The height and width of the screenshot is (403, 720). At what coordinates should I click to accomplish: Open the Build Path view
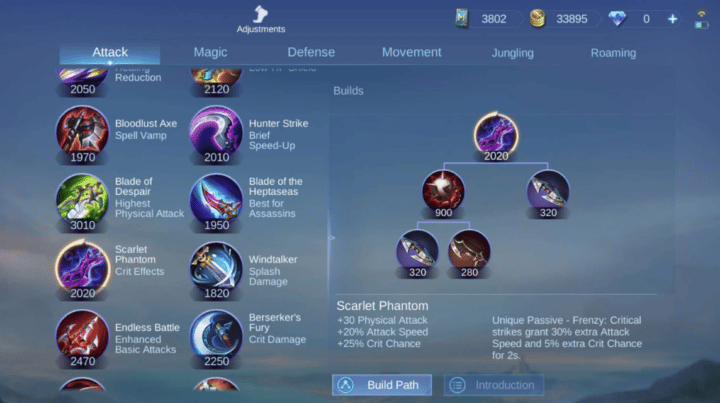click(382, 385)
